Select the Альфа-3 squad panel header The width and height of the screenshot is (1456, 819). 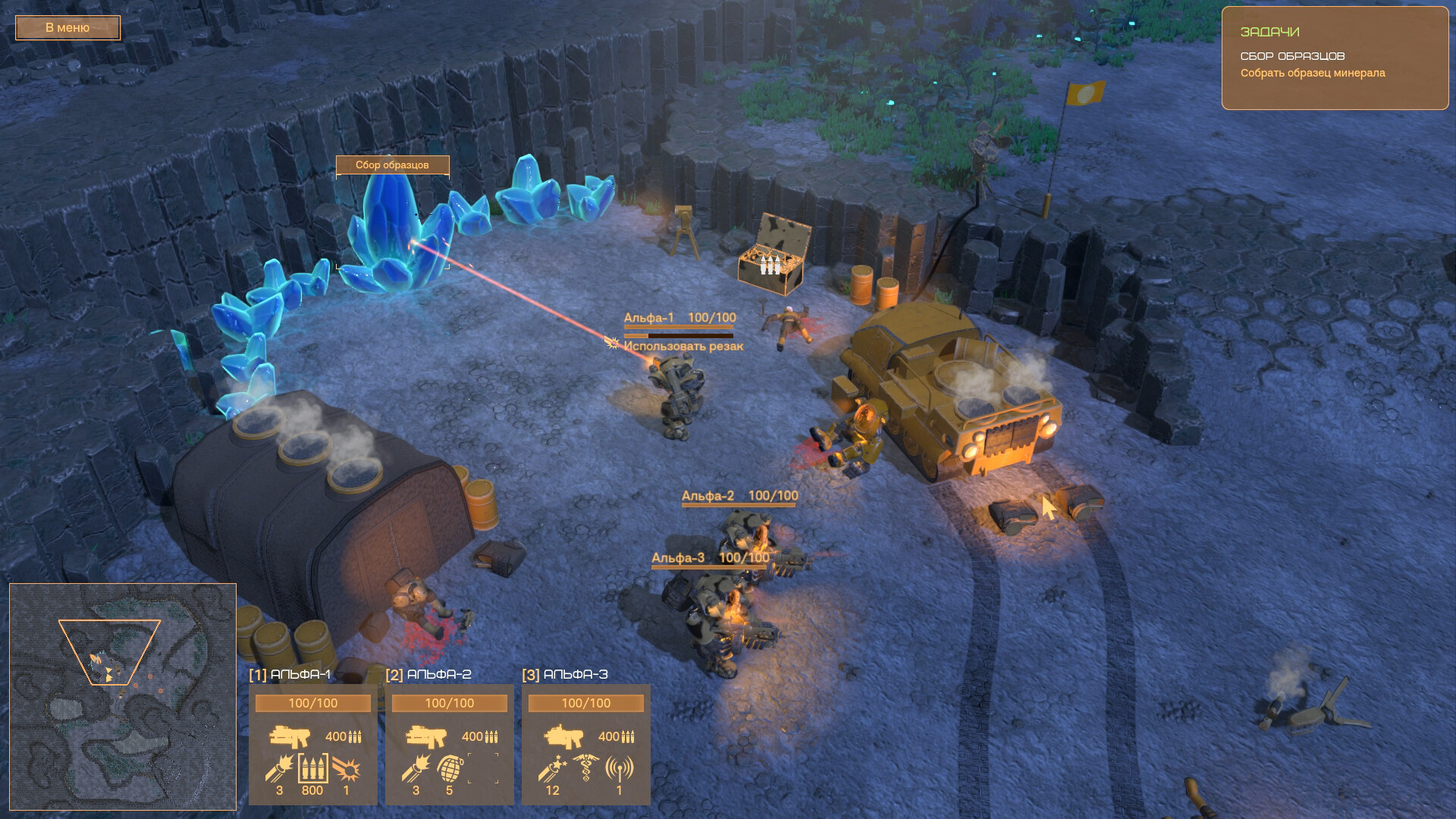click(566, 674)
